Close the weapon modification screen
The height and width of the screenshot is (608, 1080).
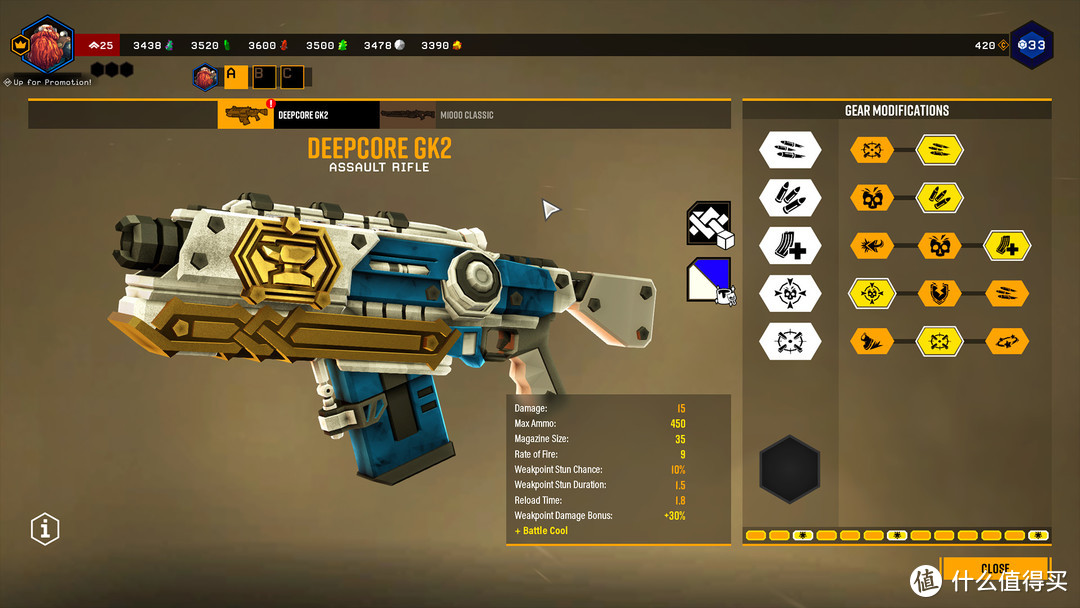[995, 568]
